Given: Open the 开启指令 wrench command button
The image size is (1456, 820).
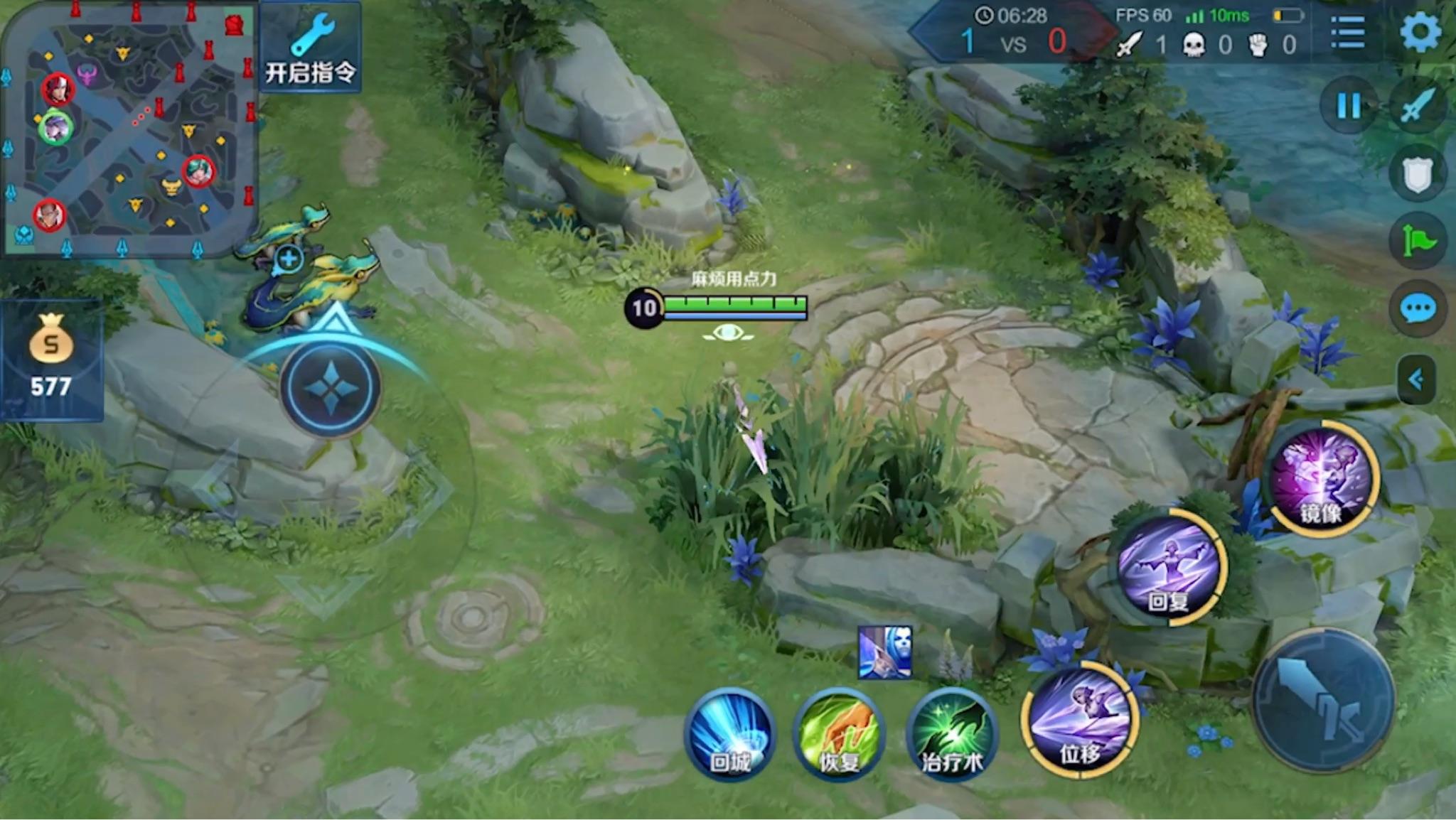Looking at the screenshot, I should click(x=310, y=48).
